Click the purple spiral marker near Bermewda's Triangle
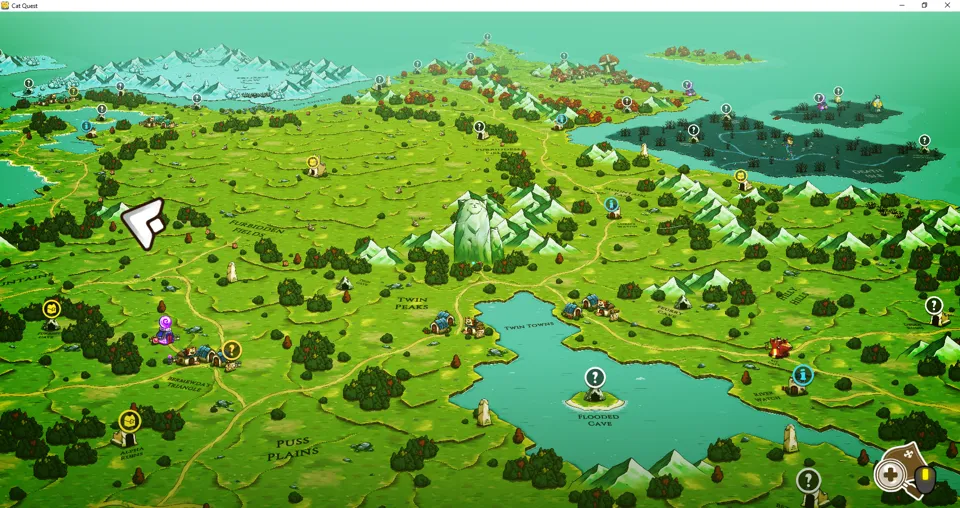 coord(166,324)
